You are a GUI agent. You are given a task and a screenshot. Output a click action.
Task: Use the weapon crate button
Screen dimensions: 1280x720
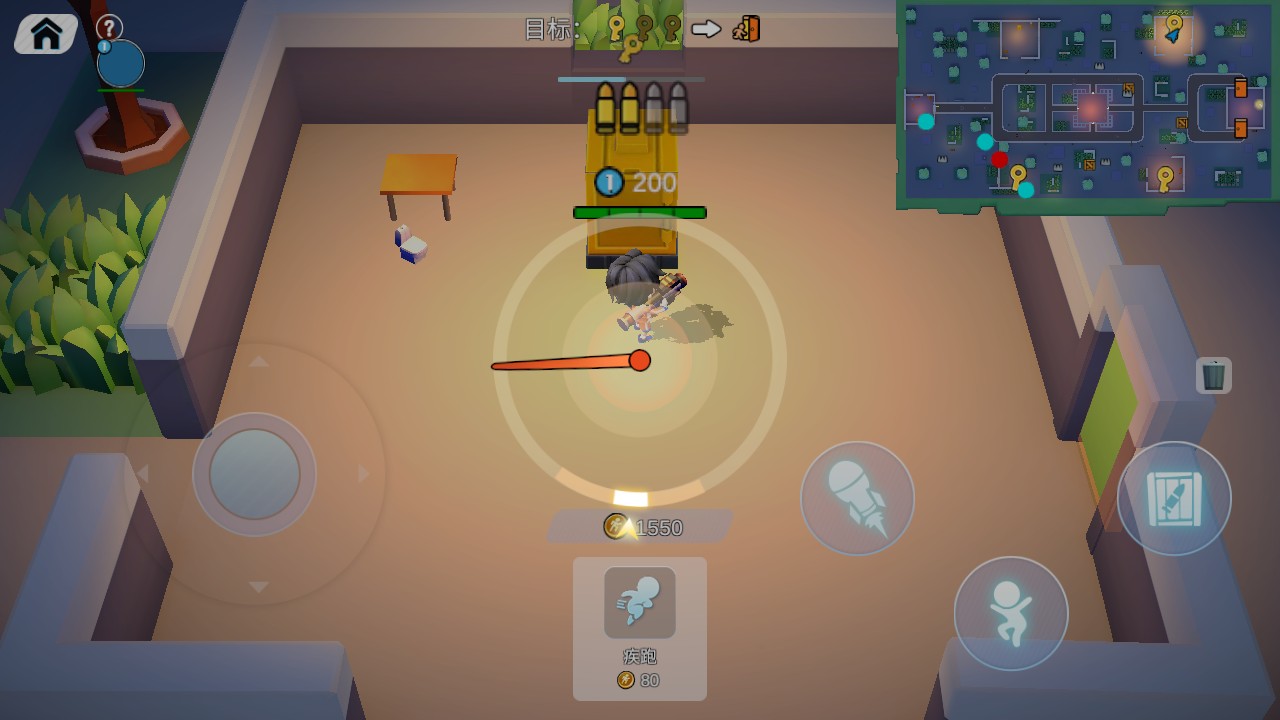pos(1173,498)
